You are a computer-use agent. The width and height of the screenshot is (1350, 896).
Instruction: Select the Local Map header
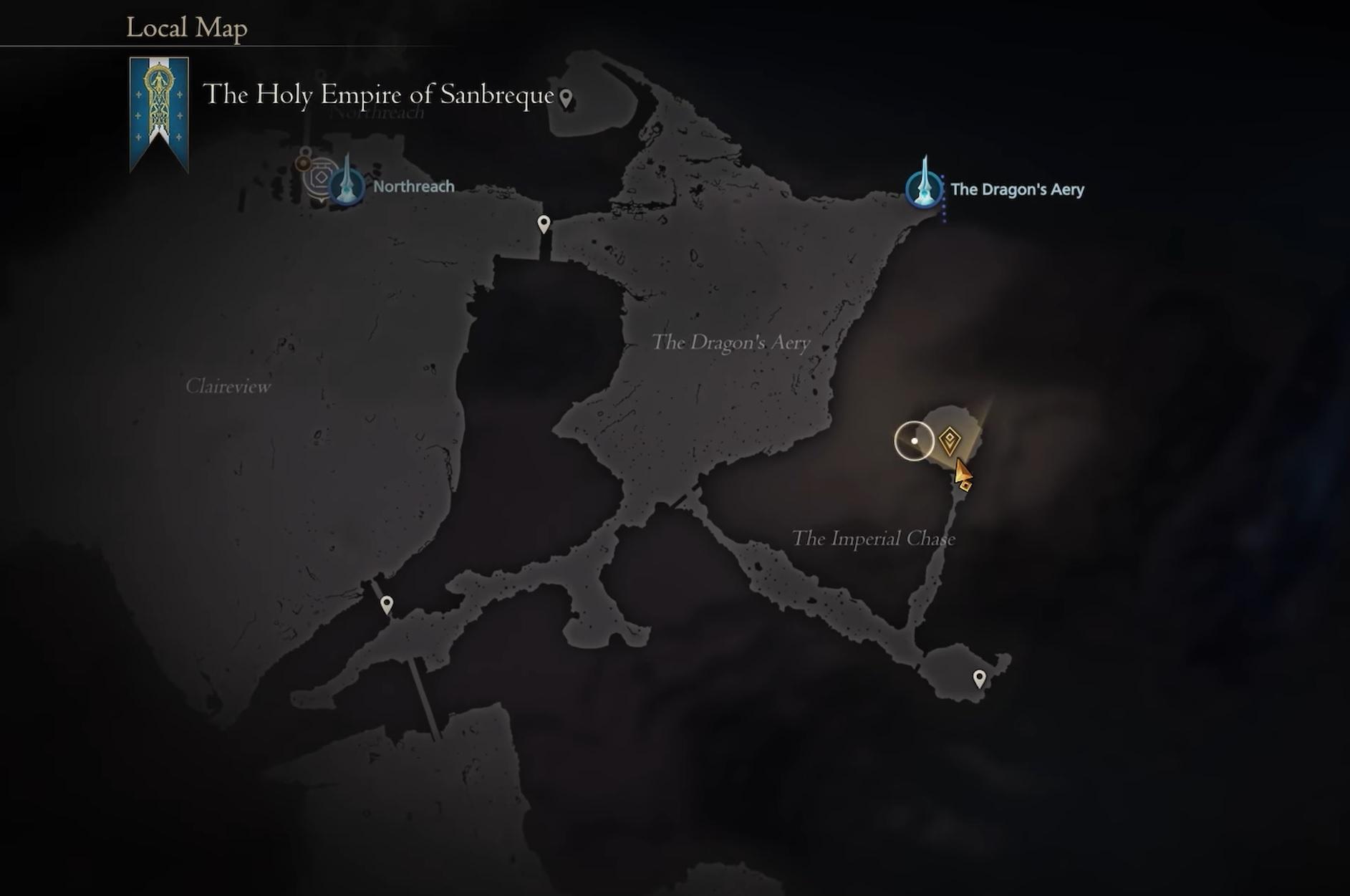pos(186,27)
